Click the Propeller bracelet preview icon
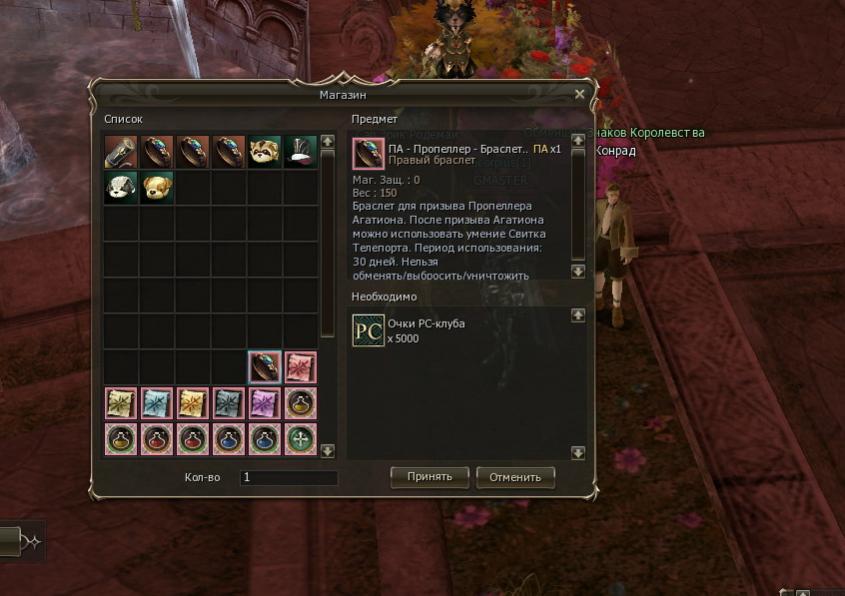 pos(368,154)
